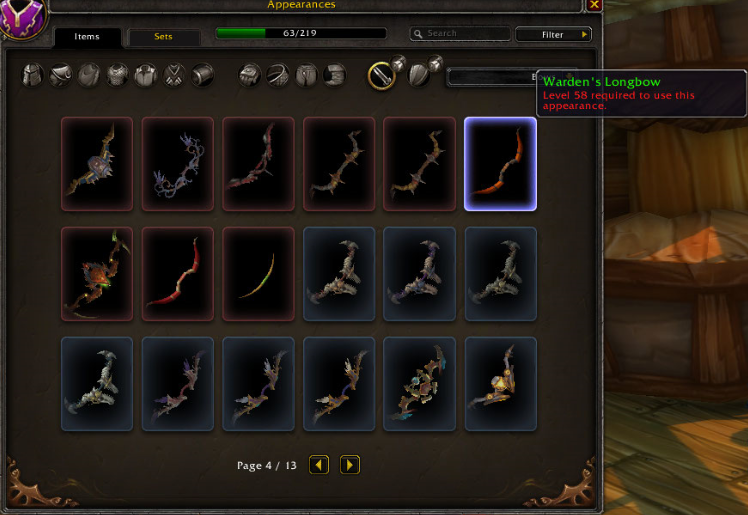The width and height of the screenshot is (748, 515).
Task: Open the Filter dropdown
Action: pyautogui.click(x=553, y=34)
